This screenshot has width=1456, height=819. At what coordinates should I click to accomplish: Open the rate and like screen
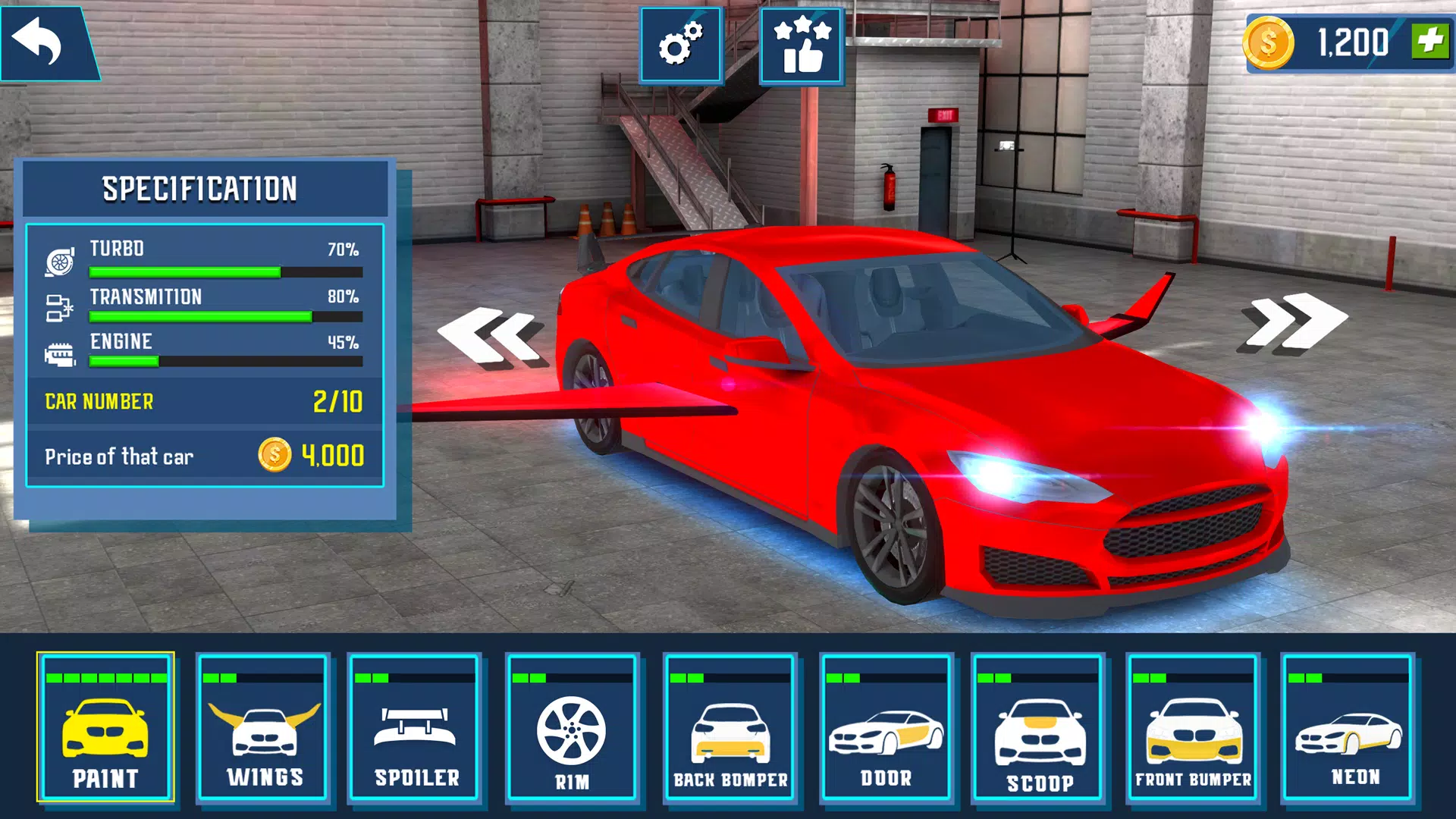point(800,45)
